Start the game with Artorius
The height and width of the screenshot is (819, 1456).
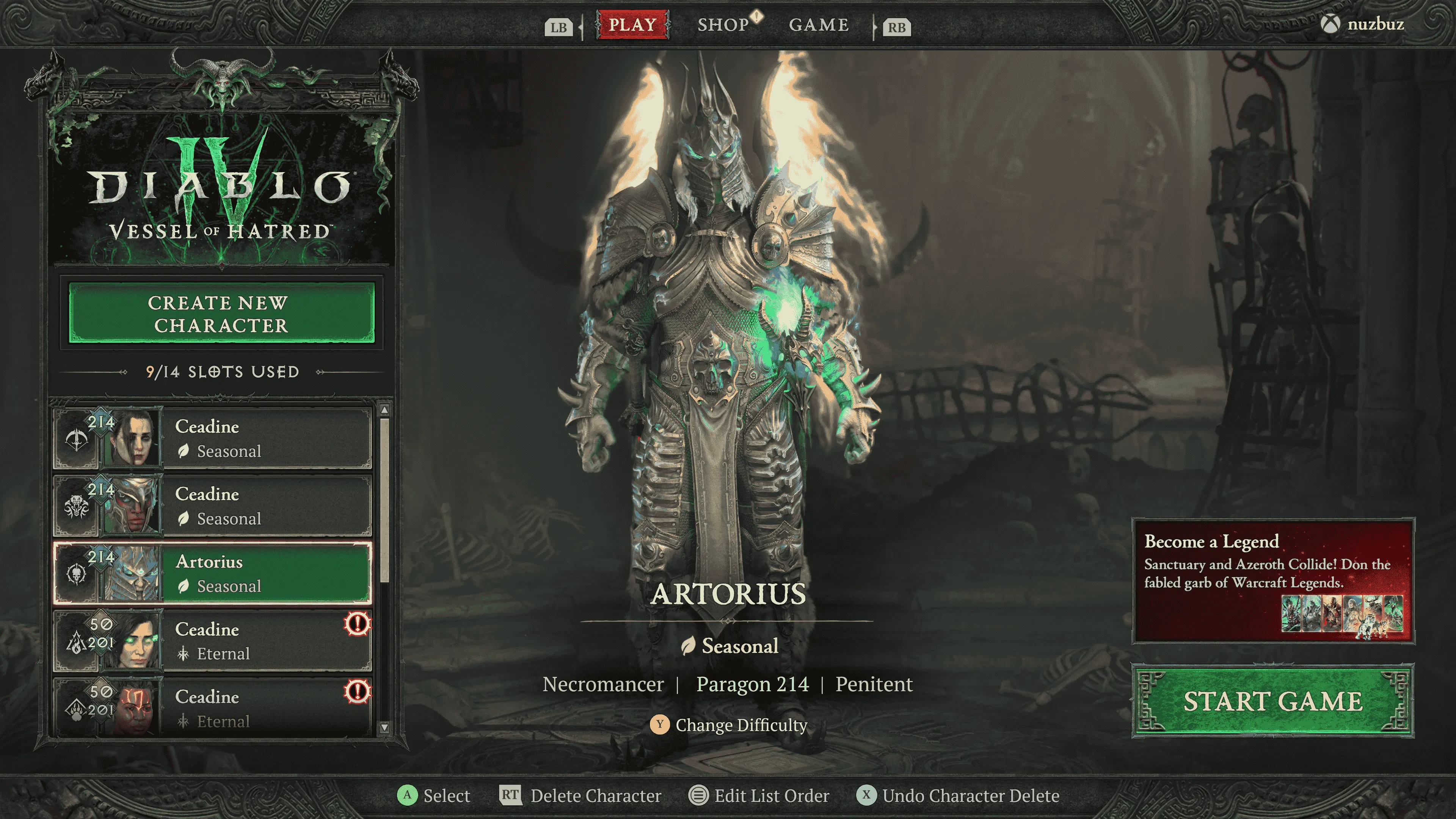pyautogui.click(x=1273, y=701)
